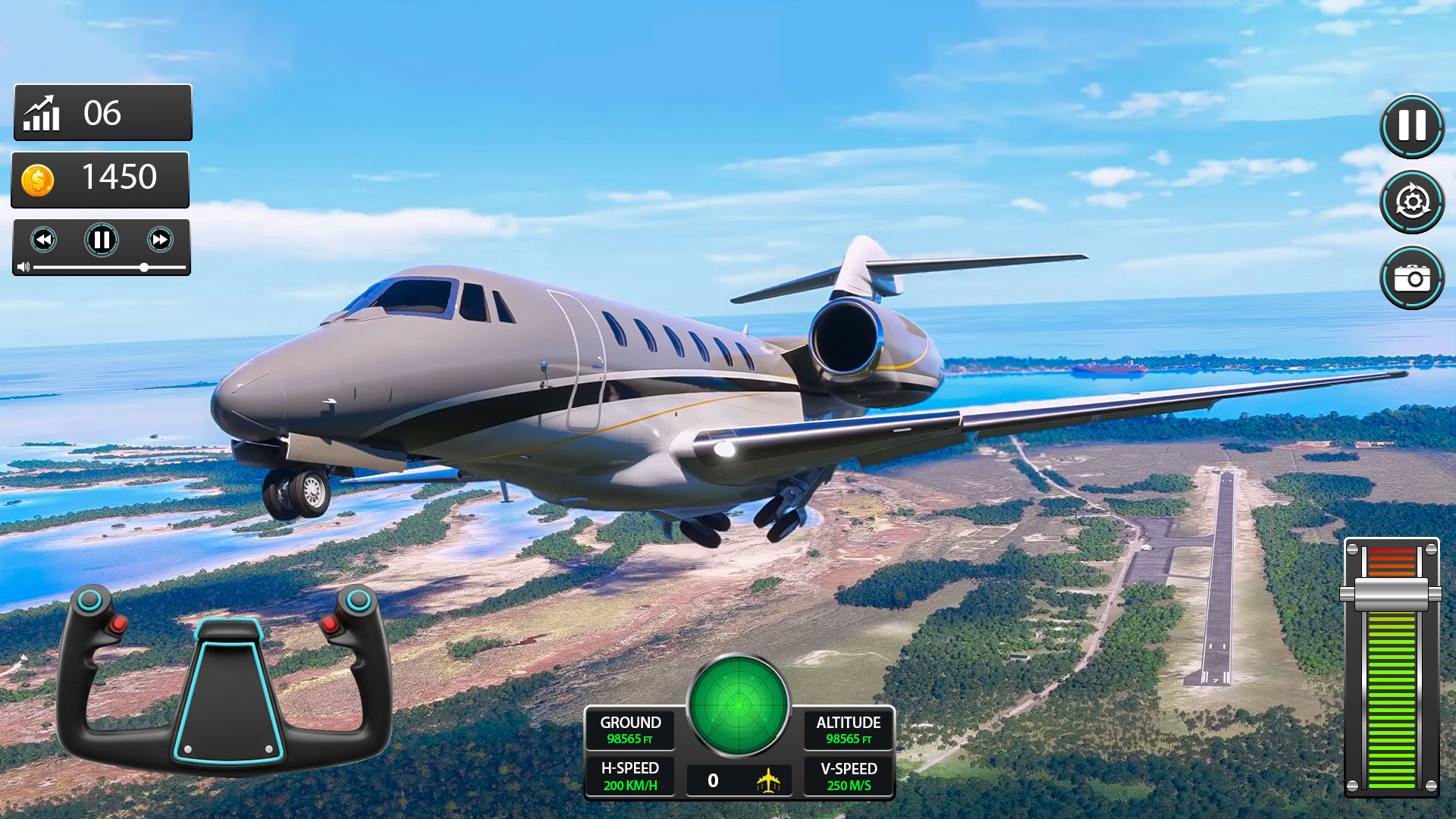Click the coin currency icon
The width and height of the screenshot is (1456, 819).
click(39, 179)
